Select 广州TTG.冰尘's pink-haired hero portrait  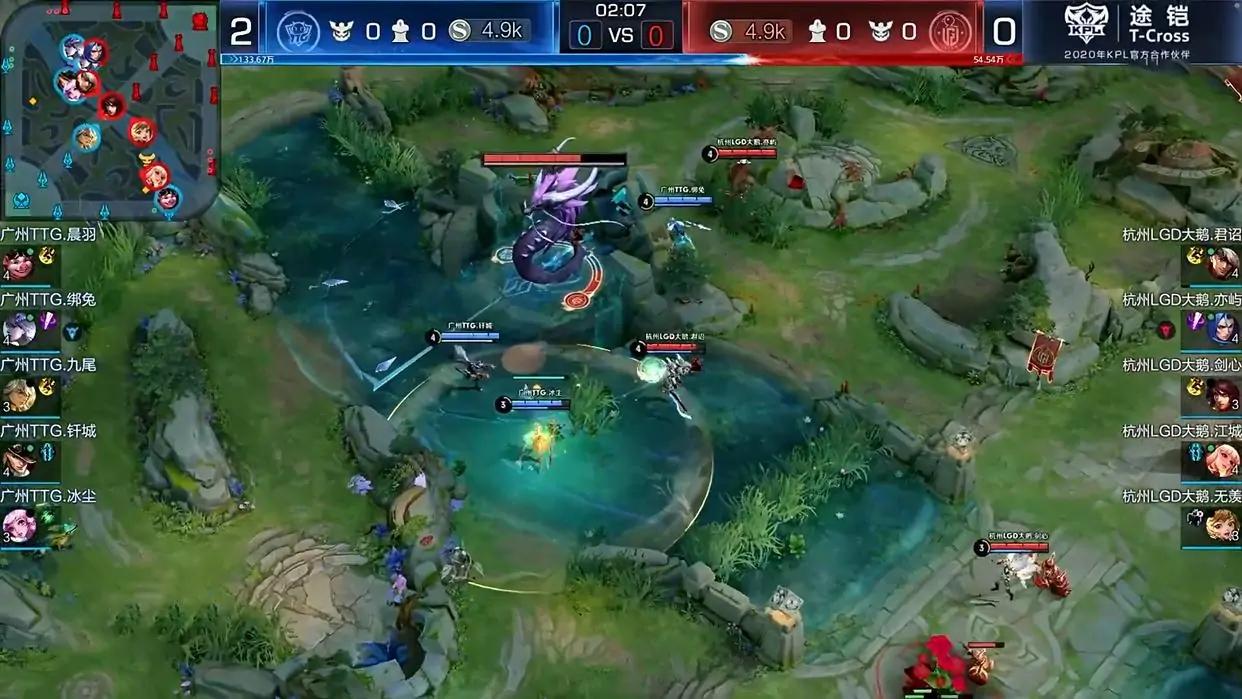(17, 526)
